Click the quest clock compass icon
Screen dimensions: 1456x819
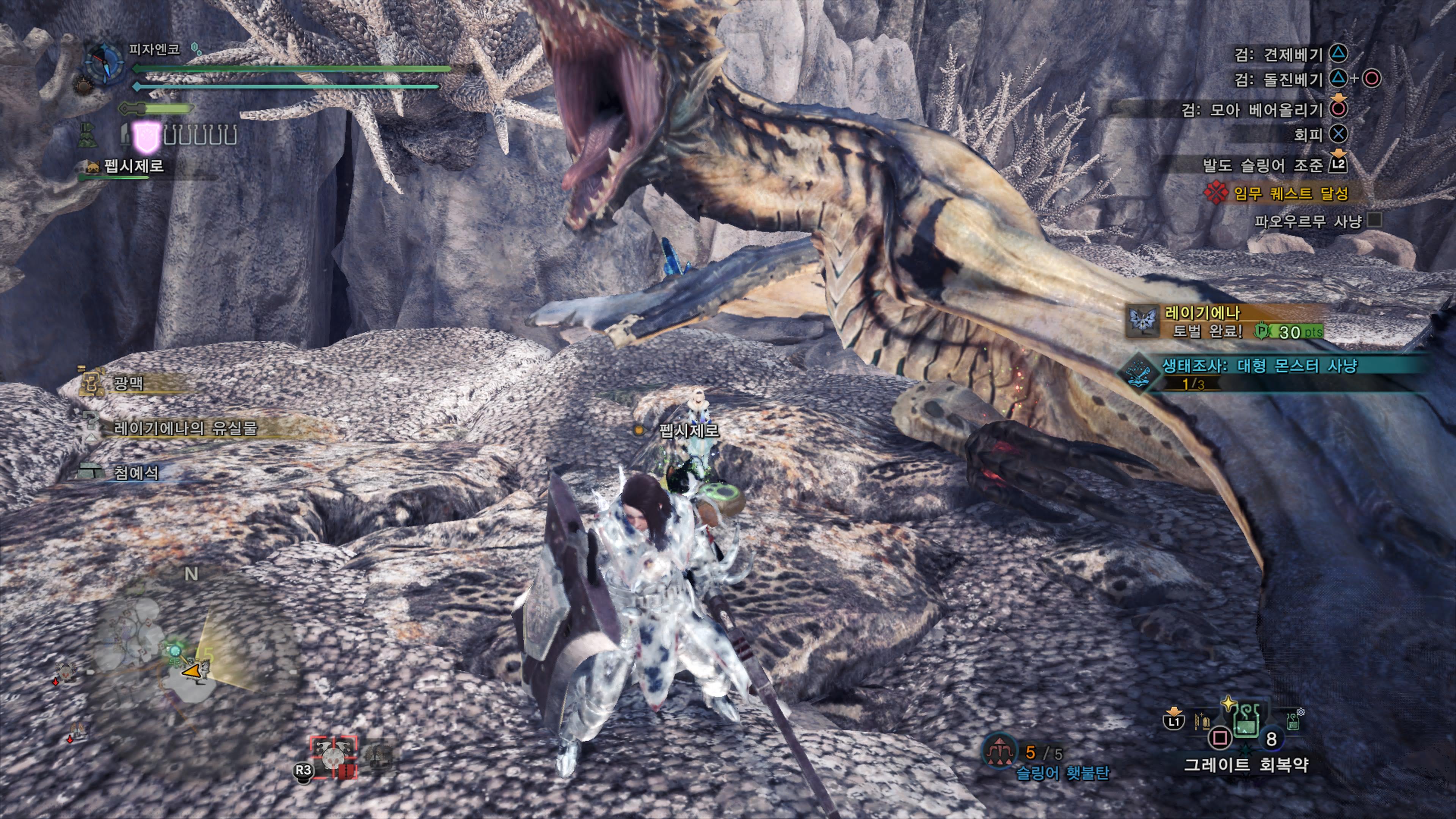pos(105,63)
